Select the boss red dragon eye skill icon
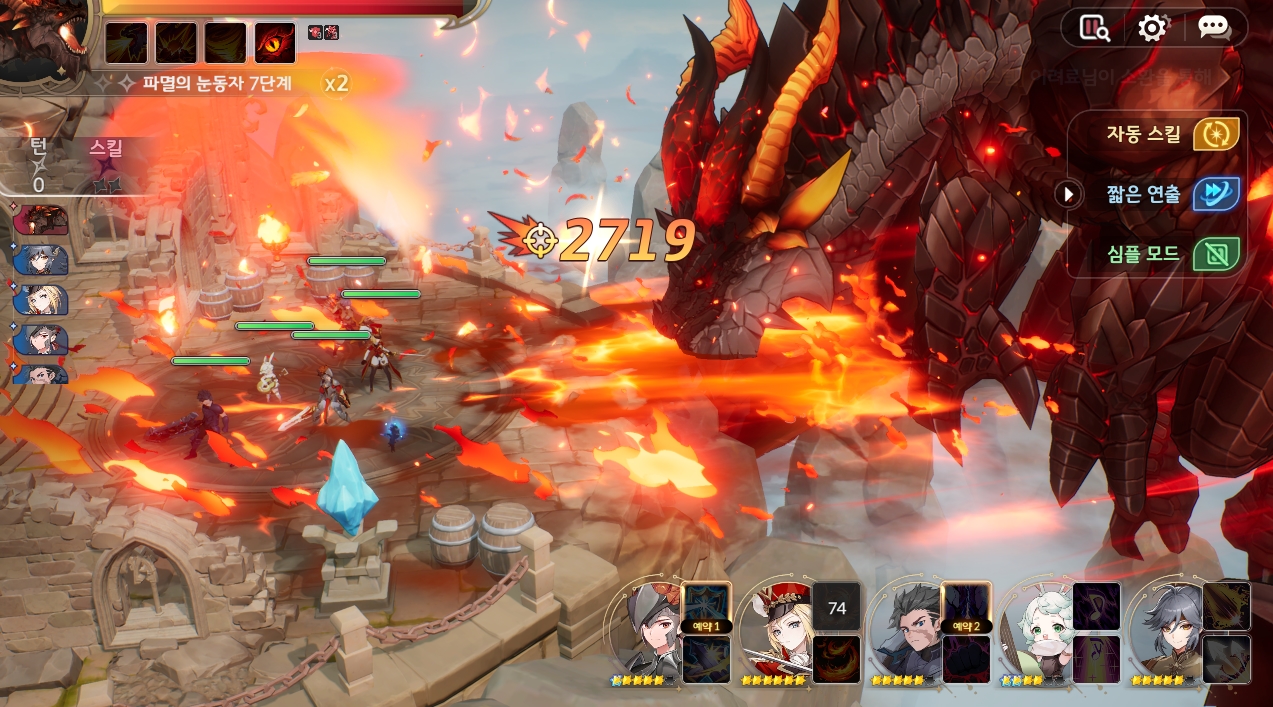Image resolution: width=1273 pixels, height=707 pixels. tap(275, 43)
